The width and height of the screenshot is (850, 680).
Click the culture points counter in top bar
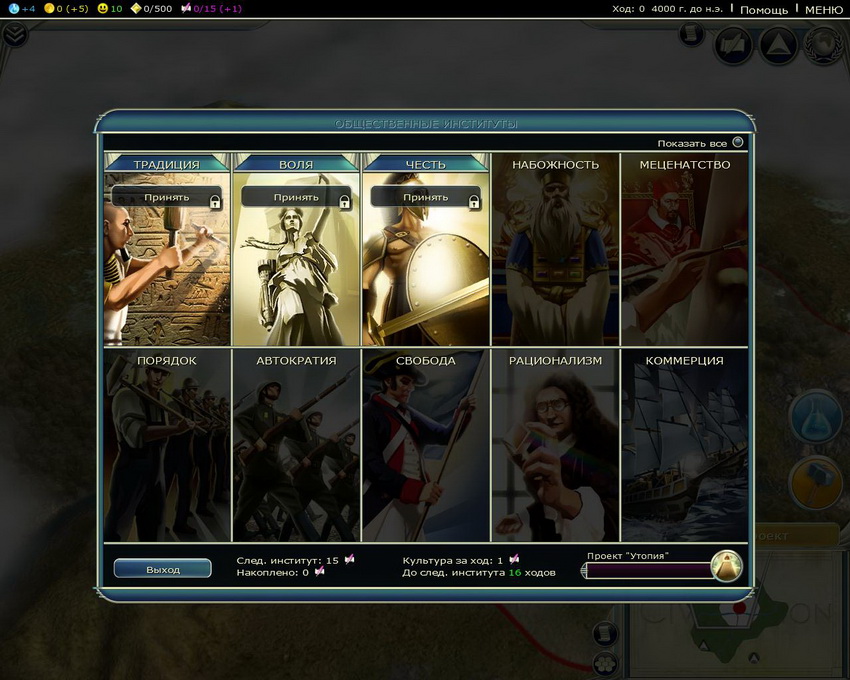211,9
